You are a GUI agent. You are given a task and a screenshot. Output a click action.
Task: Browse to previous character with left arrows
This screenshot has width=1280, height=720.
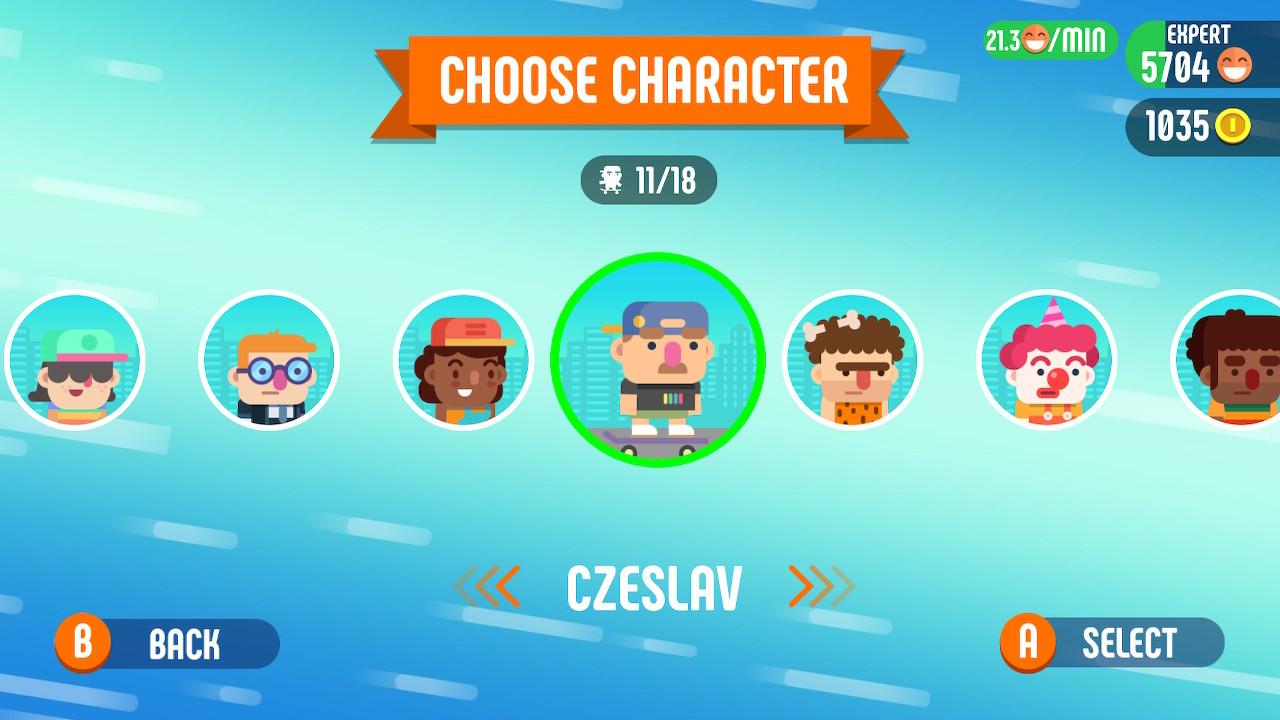pyautogui.click(x=487, y=585)
